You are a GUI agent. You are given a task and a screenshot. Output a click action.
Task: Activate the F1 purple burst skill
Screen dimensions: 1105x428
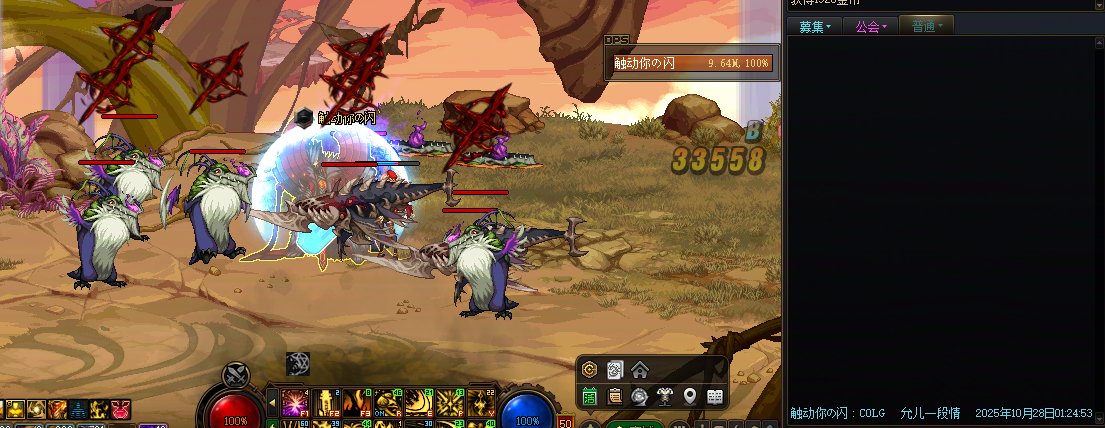(x=295, y=402)
